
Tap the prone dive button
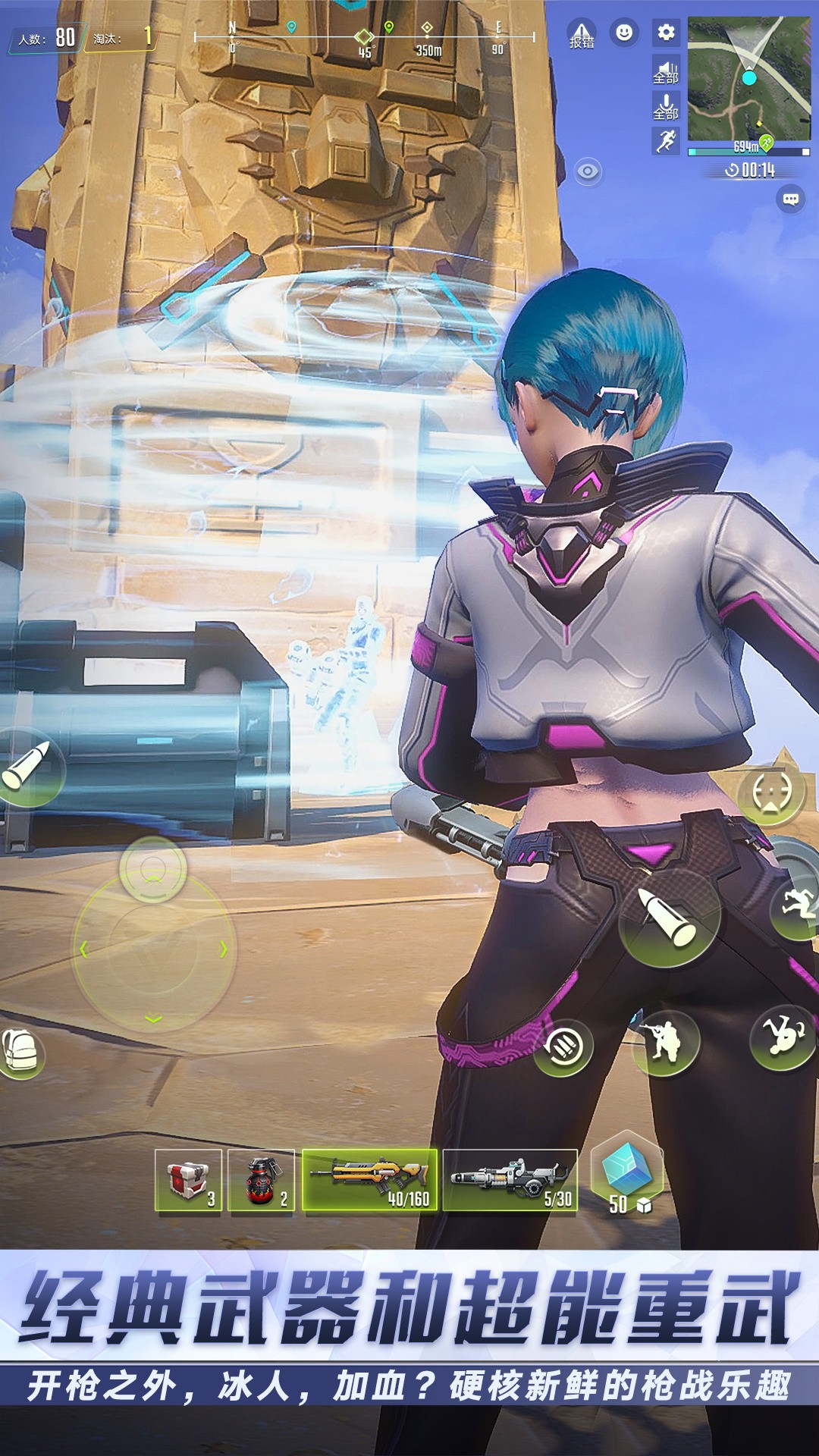click(x=783, y=1036)
